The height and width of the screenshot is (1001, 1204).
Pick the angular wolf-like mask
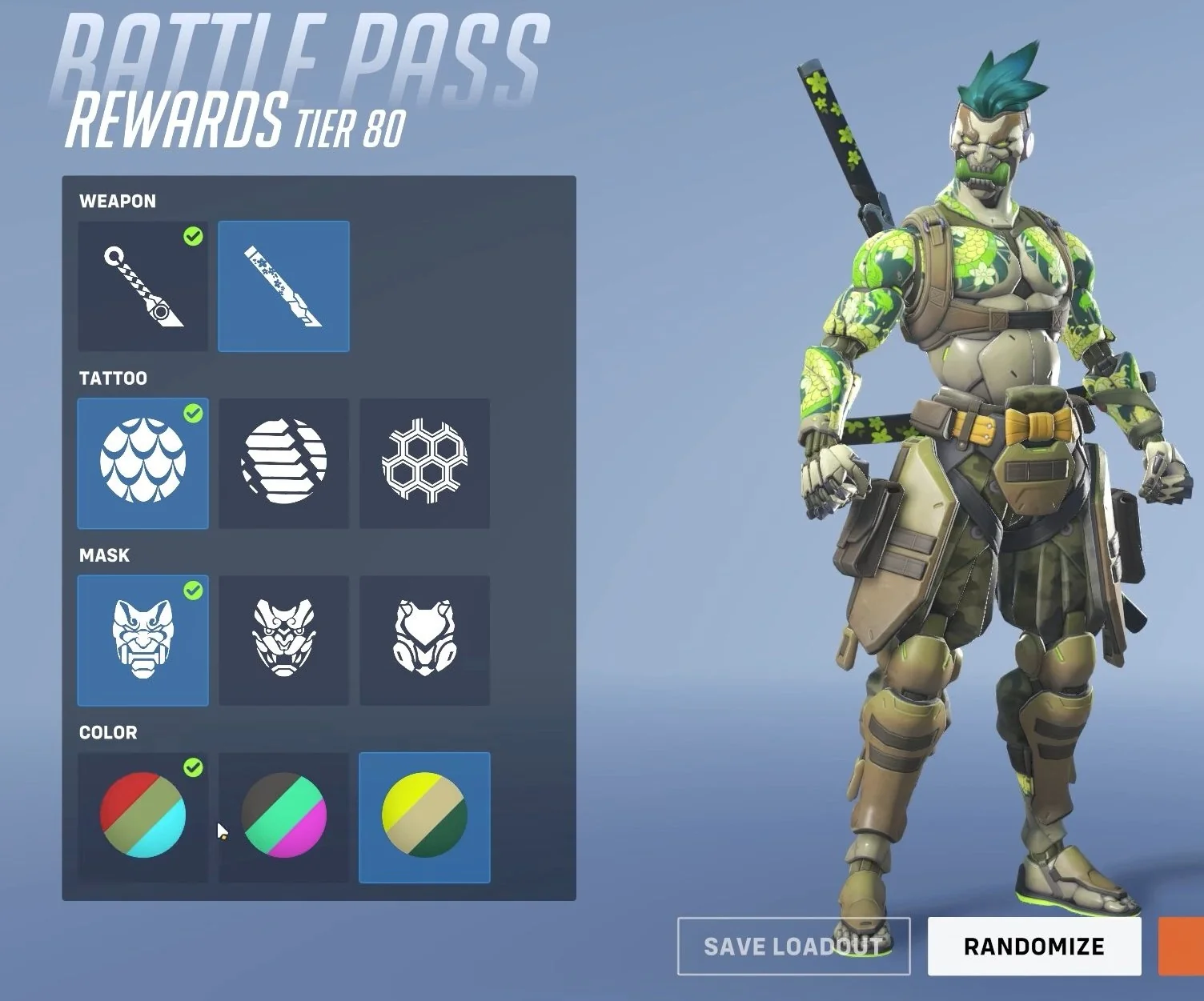(424, 640)
